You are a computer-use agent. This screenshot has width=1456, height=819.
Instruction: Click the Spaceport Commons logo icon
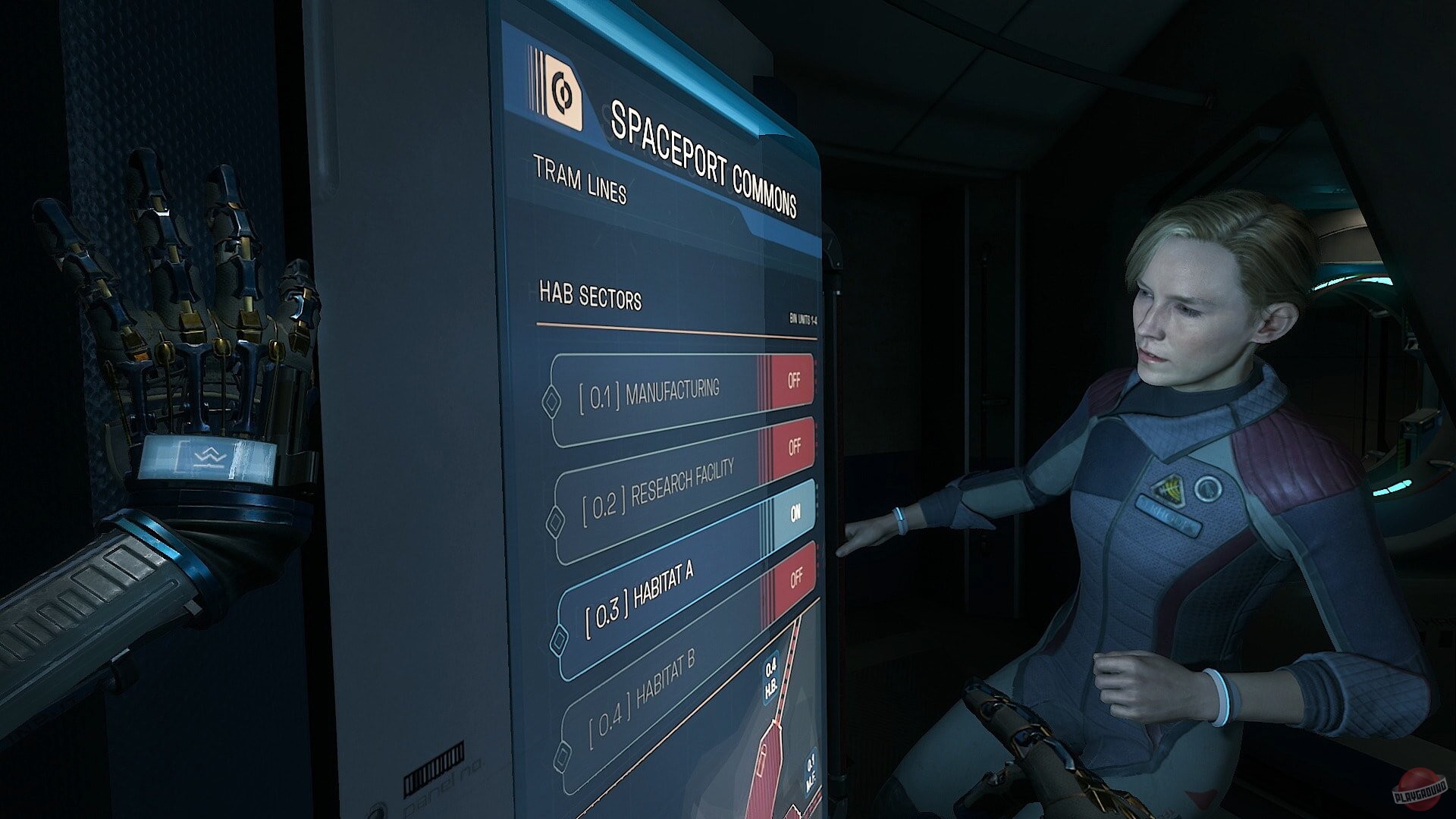pos(565,93)
